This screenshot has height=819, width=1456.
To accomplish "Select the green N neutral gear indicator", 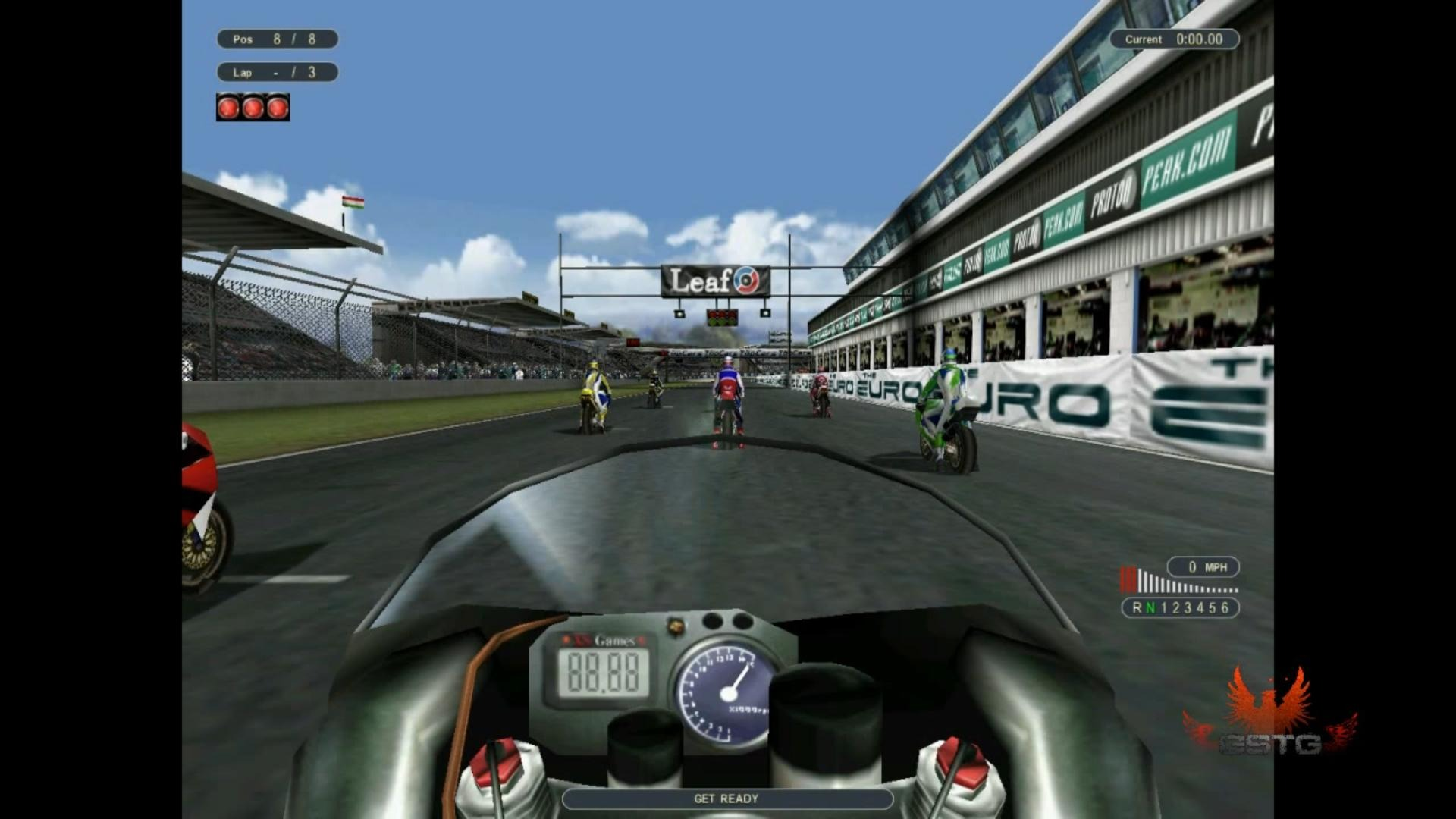I will coord(1151,607).
